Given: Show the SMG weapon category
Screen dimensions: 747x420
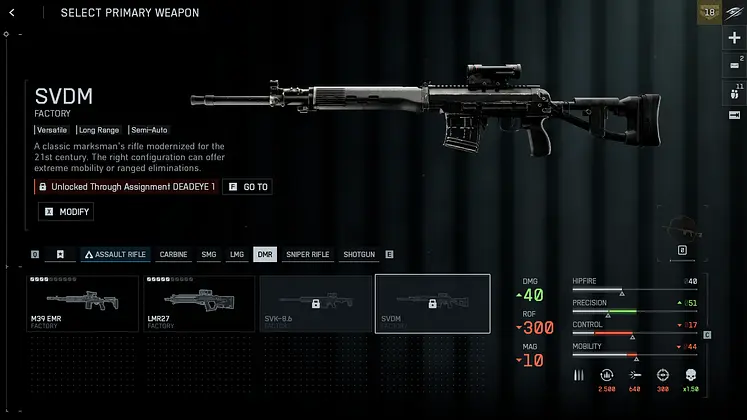Looking at the screenshot, I should (x=208, y=255).
